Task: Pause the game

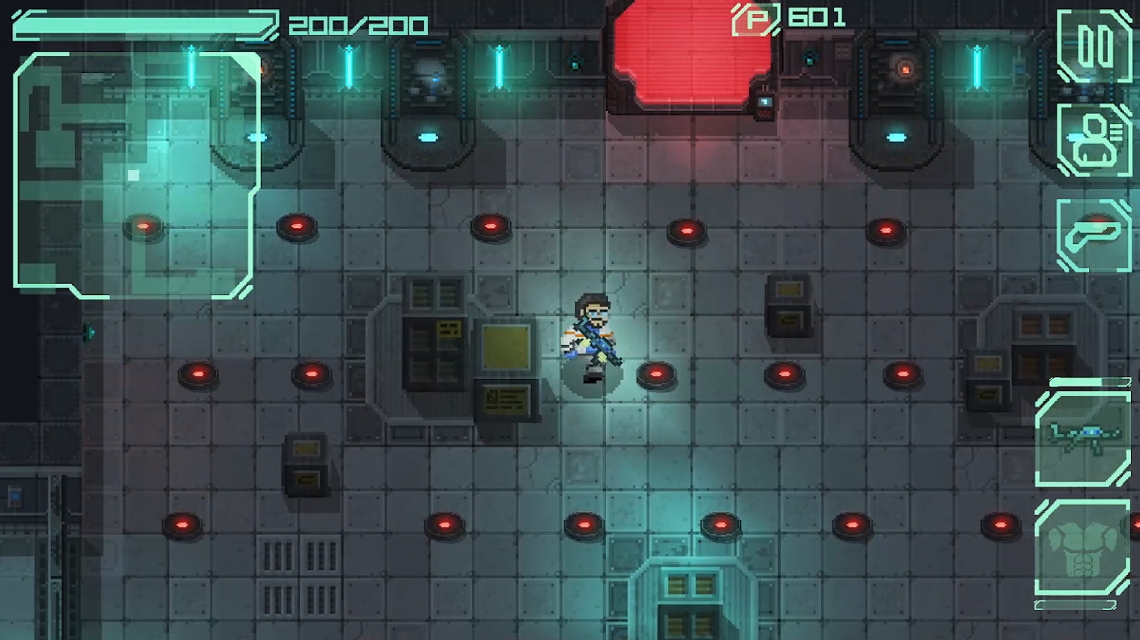Action: [x=1093, y=46]
